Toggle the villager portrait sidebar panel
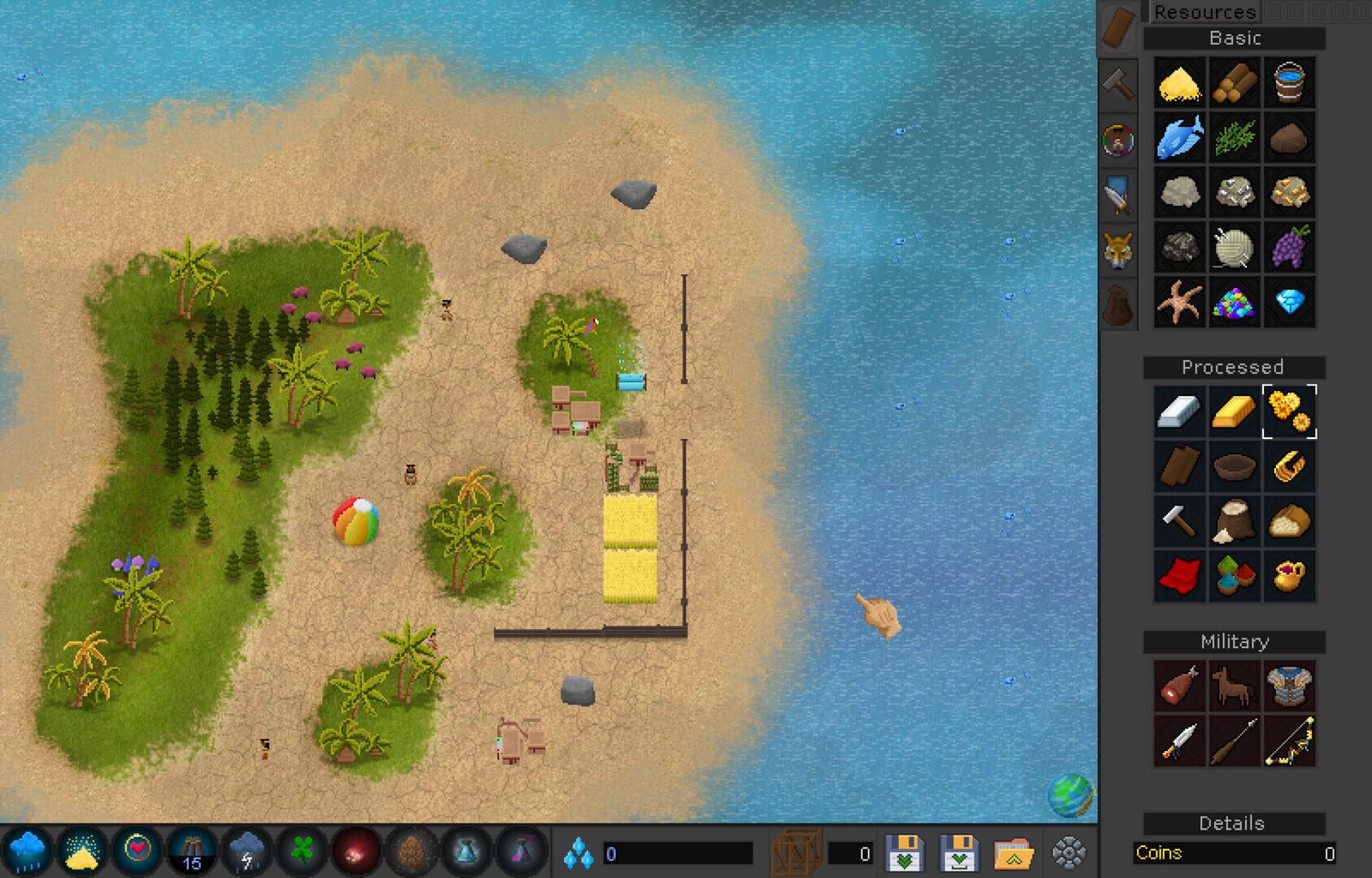This screenshot has height=878, width=1372. click(1117, 140)
